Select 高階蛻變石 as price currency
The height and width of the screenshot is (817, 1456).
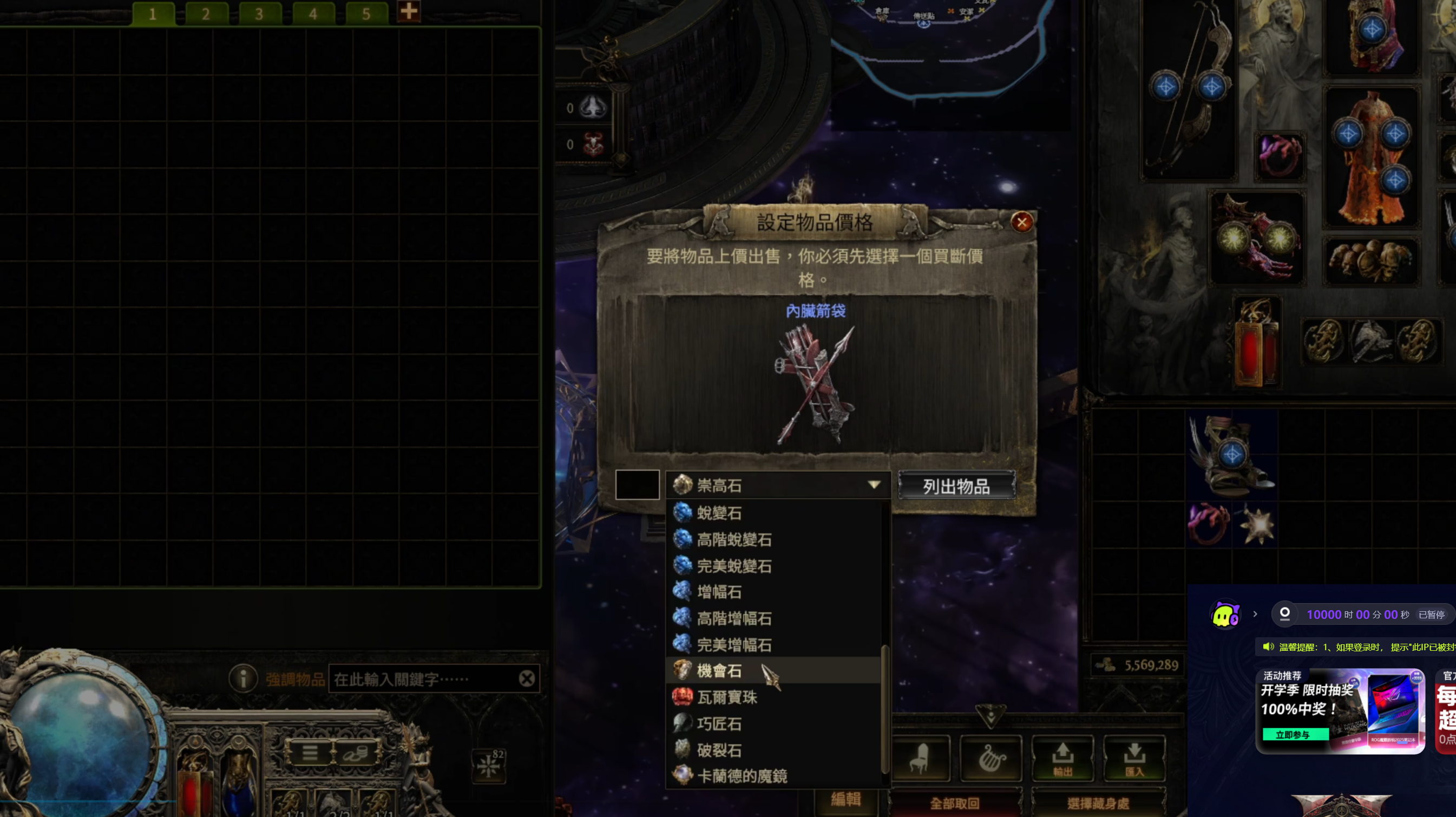pos(733,539)
